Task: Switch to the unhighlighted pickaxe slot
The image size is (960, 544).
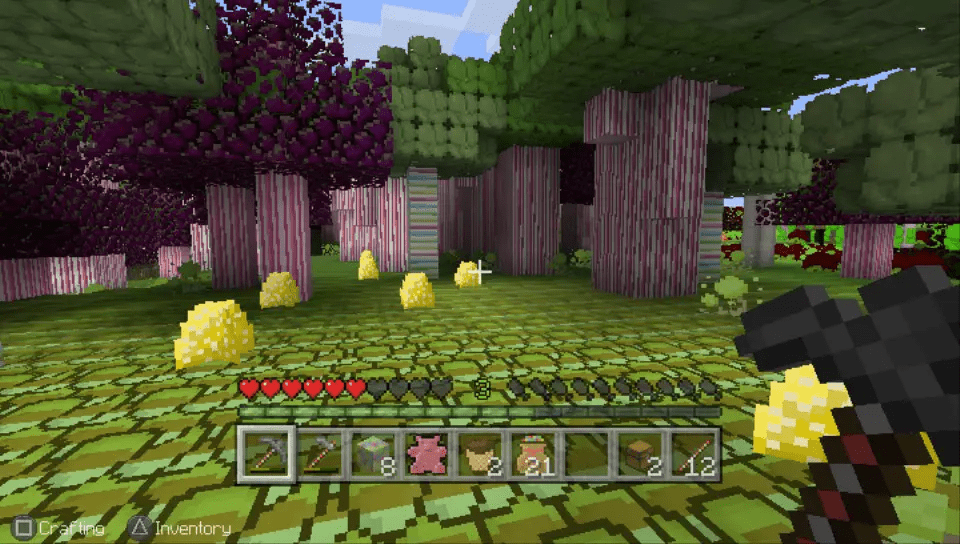Action: [x=321, y=453]
